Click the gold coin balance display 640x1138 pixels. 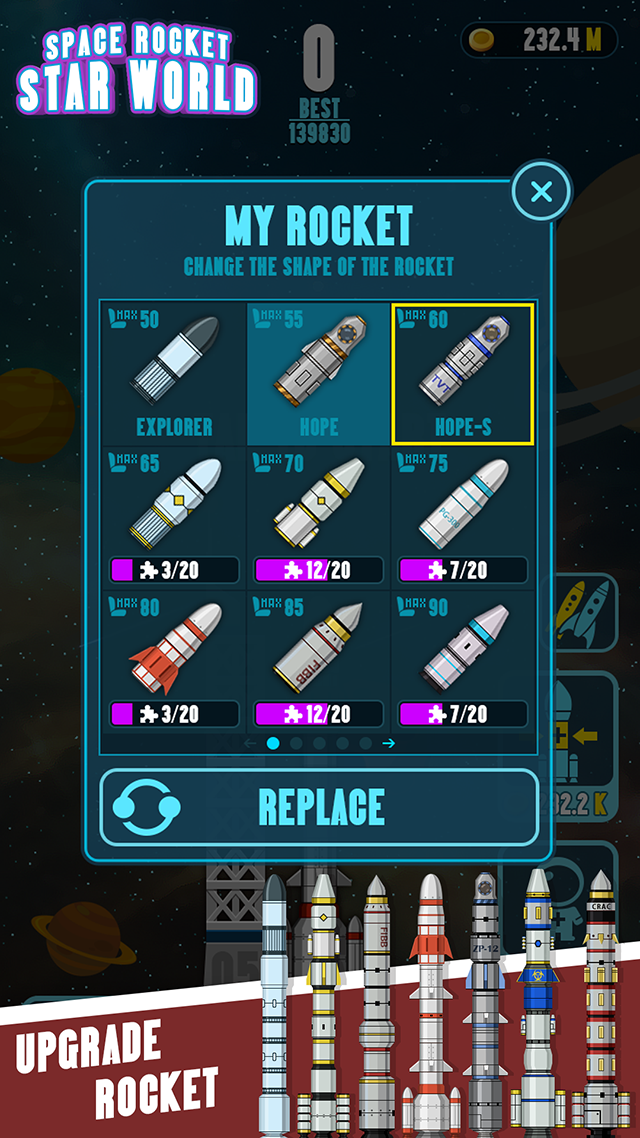click(538, 41)
